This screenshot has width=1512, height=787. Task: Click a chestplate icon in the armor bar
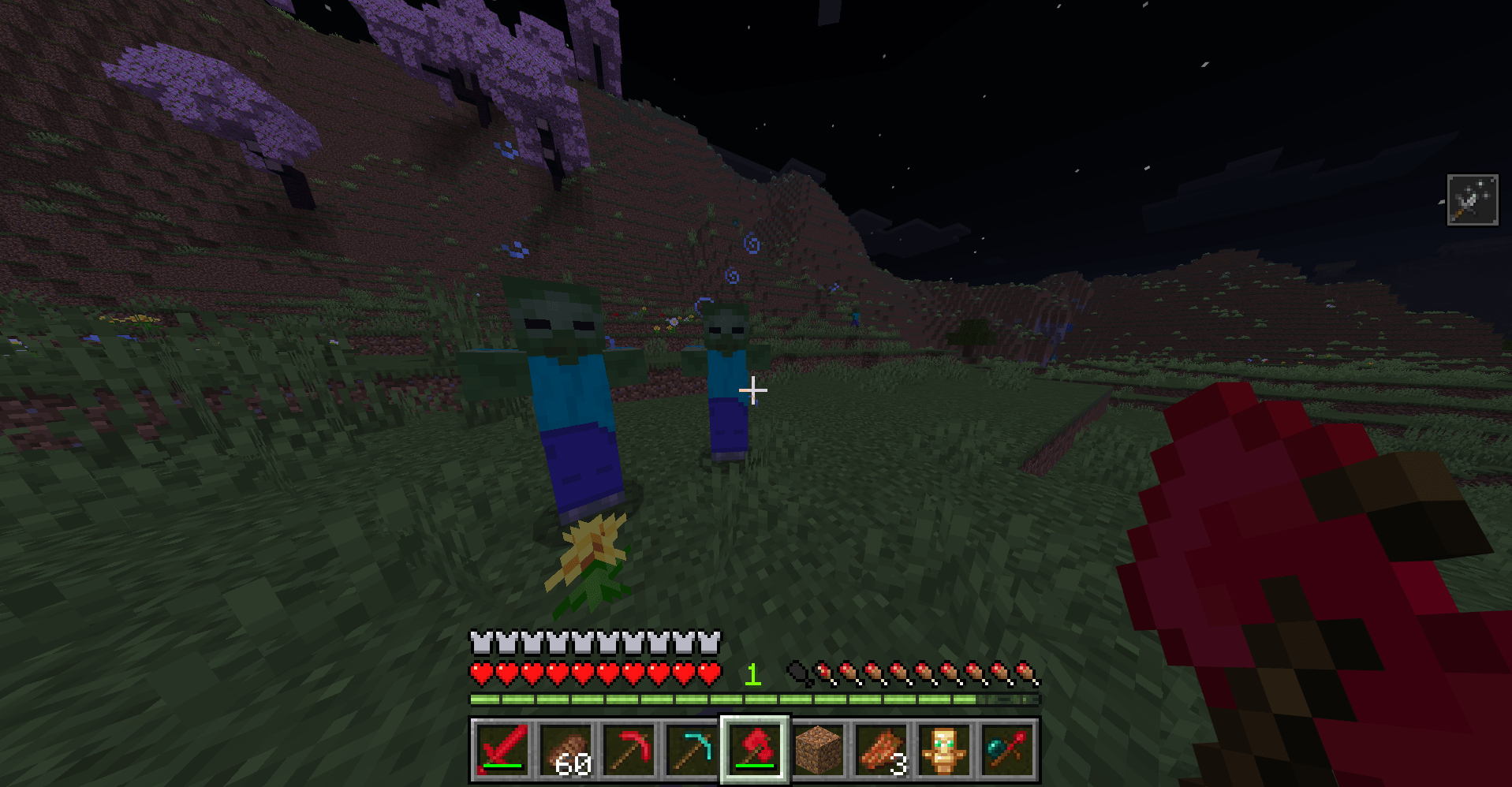(x=479, y=643)
